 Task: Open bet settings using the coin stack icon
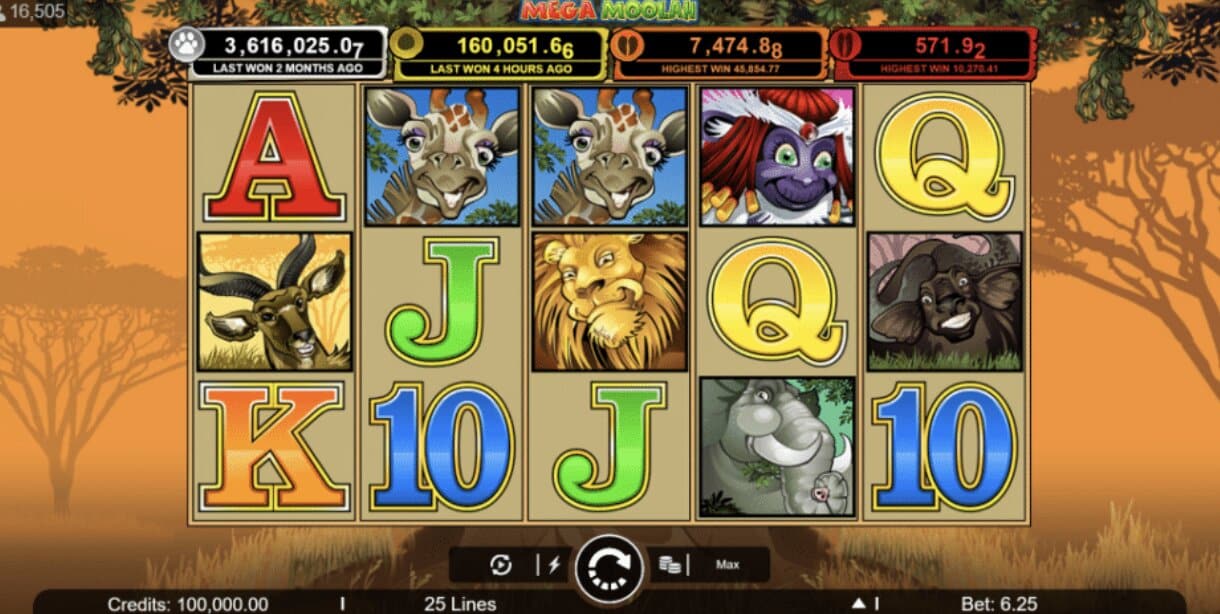point(669,565)
